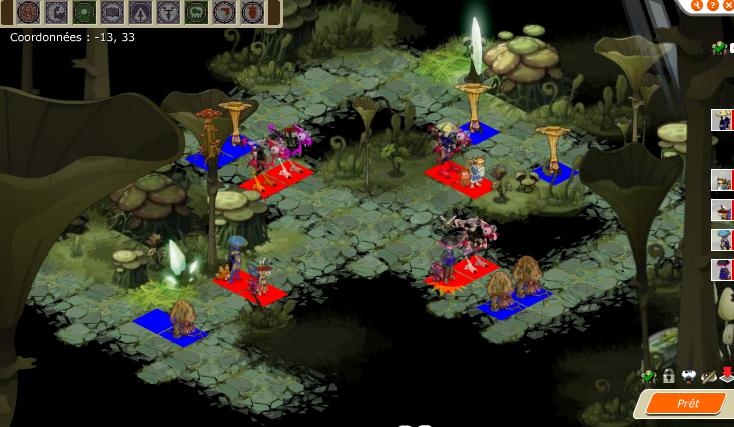Select the green mammoth-like creature icon
This screenshot has height=427, width=734.
[196, 13]
